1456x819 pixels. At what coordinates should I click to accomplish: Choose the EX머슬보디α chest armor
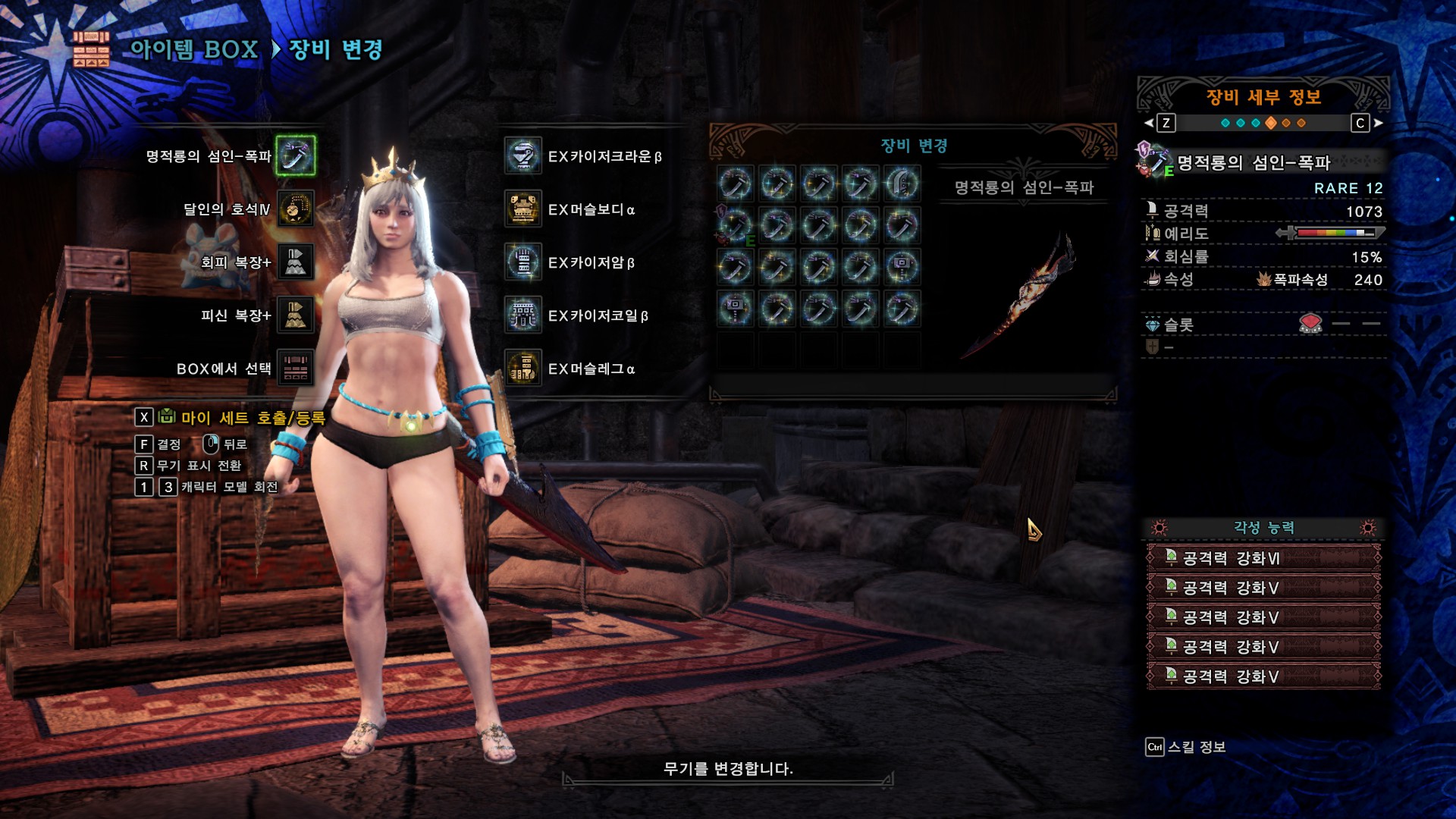523,209
